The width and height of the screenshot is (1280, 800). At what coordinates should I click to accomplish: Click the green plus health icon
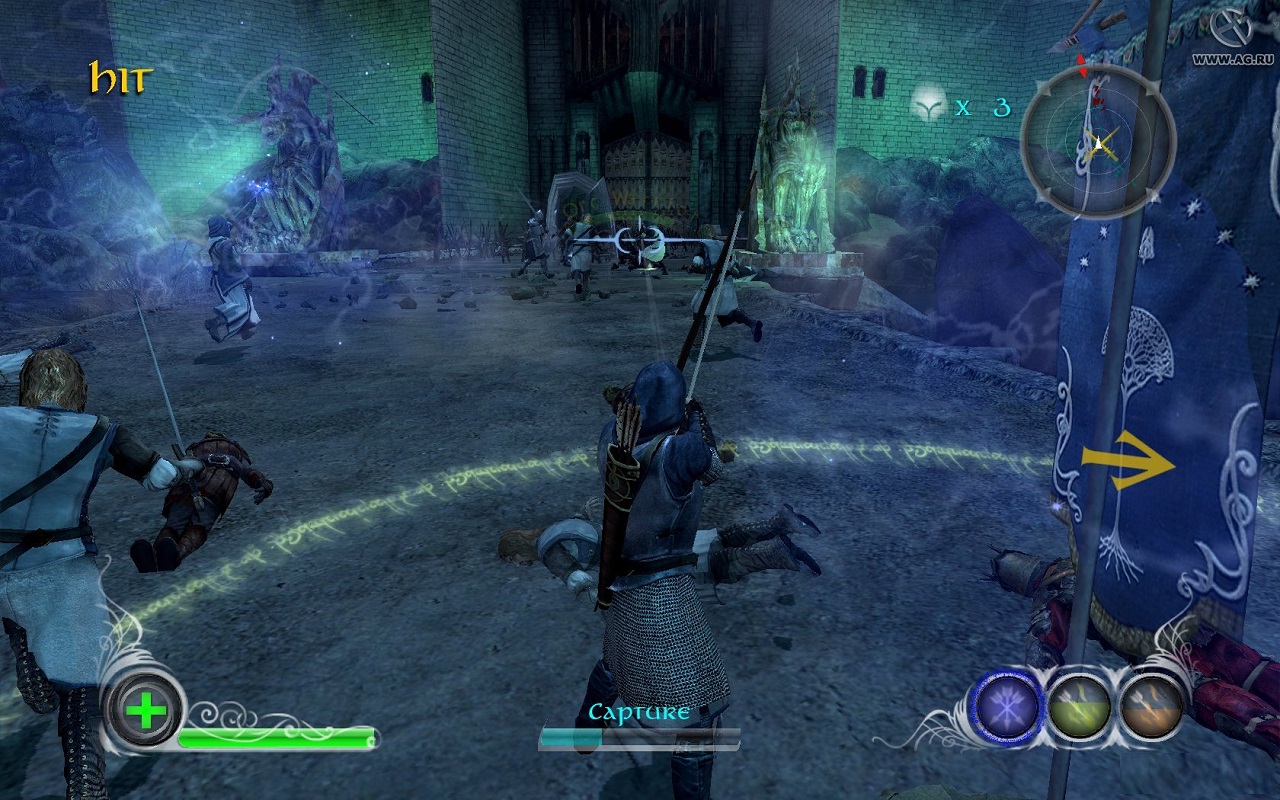click(x=146, y=711)
